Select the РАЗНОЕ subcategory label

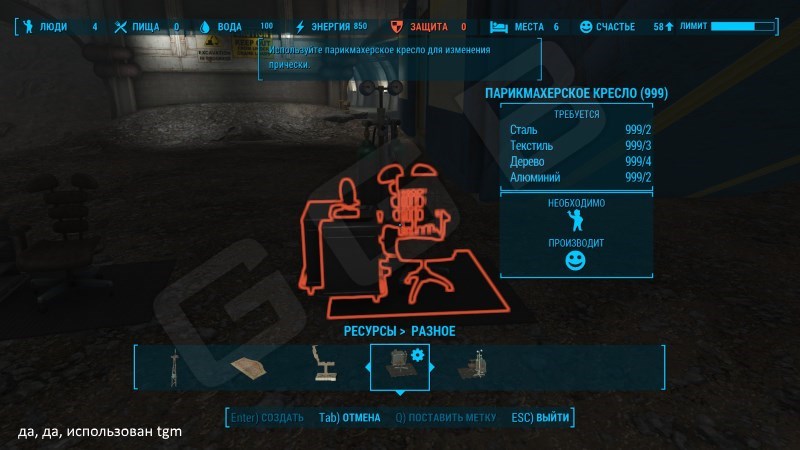(433, 331)
